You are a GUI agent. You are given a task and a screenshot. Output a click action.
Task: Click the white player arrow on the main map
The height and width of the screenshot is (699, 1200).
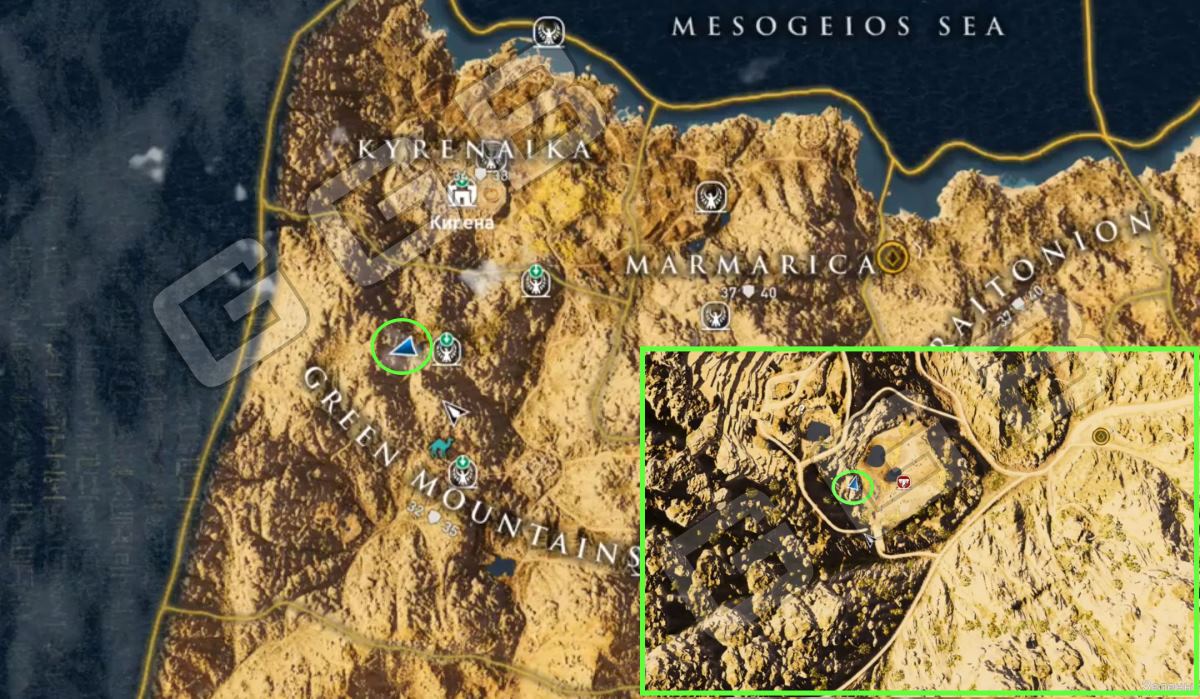click(x=456, y=411)
